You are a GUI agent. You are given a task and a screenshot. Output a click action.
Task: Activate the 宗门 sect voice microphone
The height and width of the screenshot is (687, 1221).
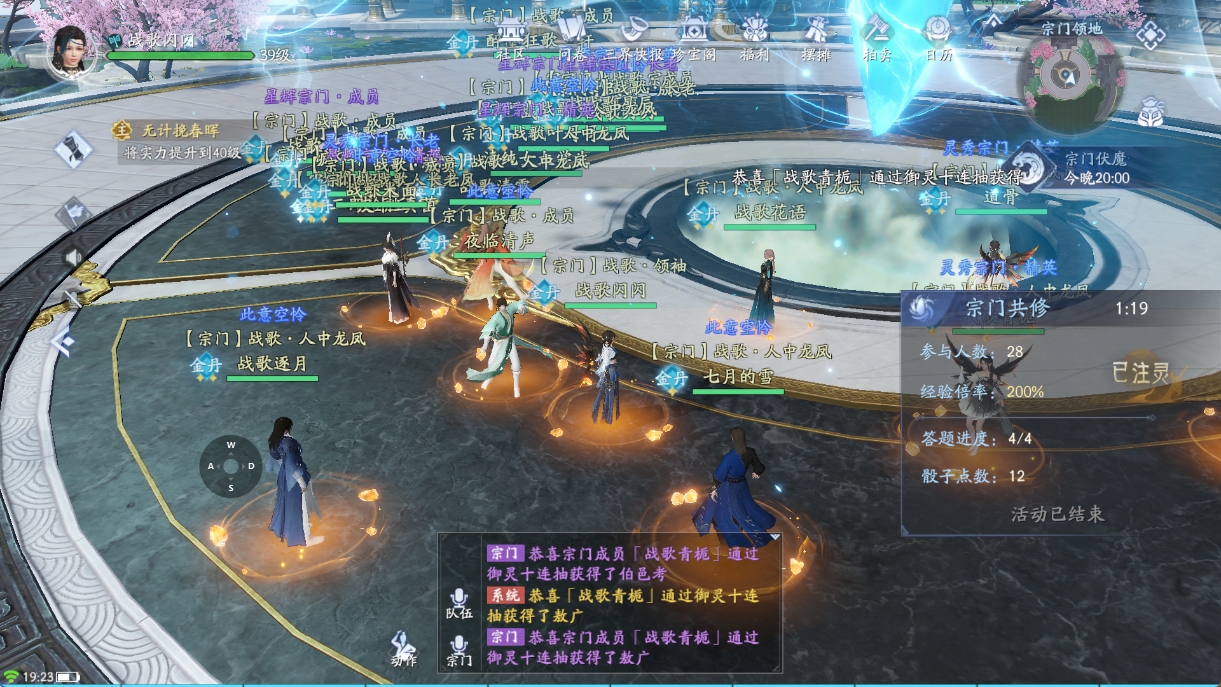pos(459,648)
